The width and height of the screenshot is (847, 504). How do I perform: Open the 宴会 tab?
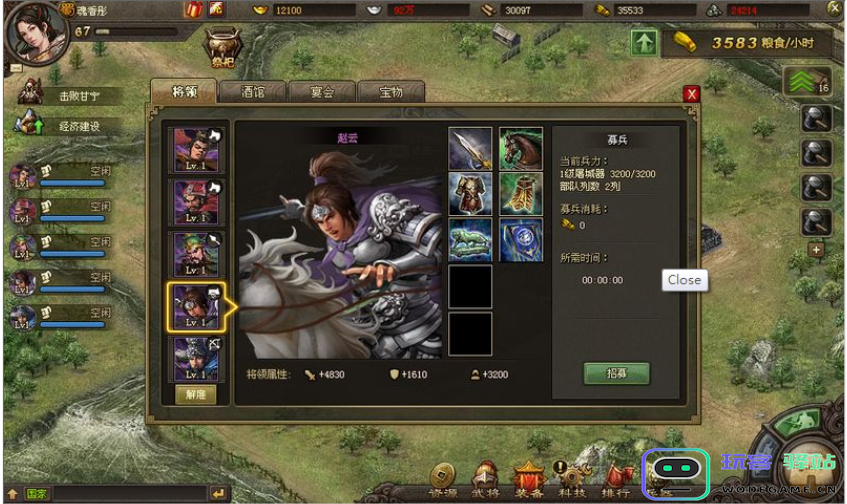(321, 91)
